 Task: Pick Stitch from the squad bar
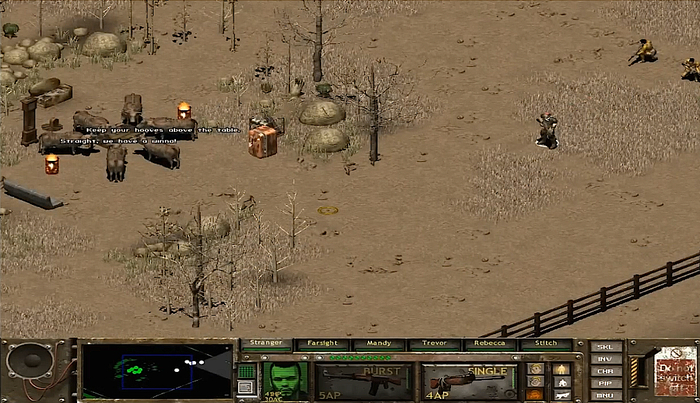click(x=546, y=344)
